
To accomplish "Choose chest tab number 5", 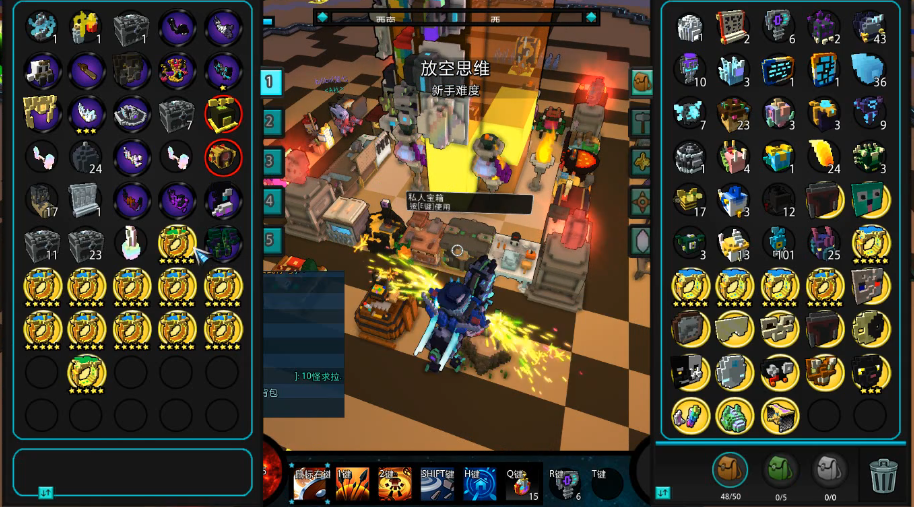I will [x=271, y=239].
